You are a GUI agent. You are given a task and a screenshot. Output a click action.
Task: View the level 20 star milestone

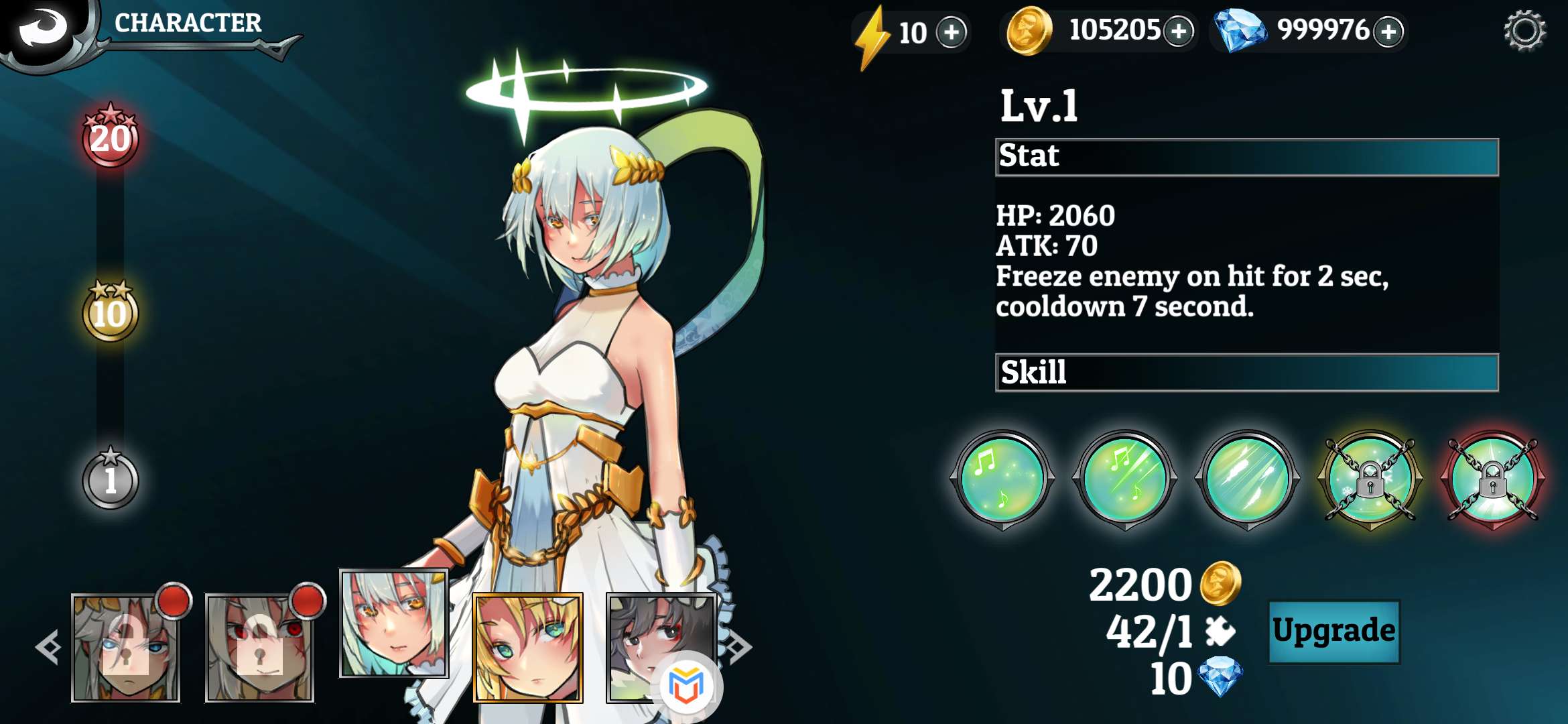(111, 137)
